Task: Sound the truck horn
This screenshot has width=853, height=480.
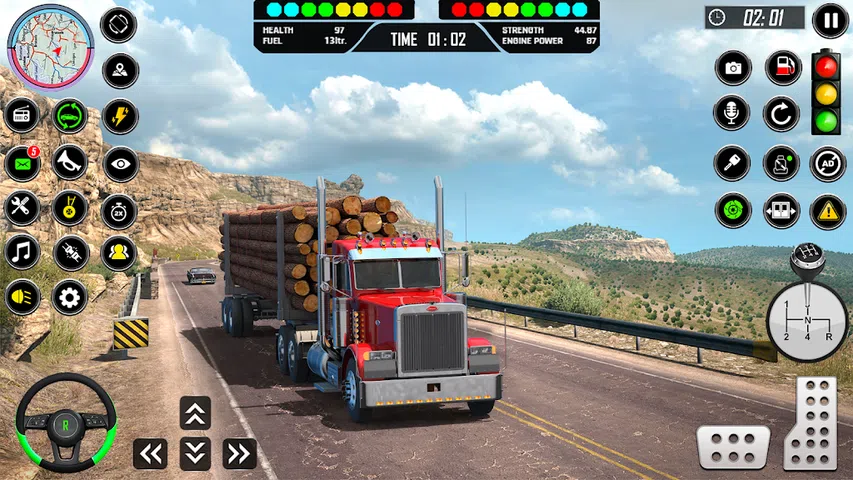Action: pyautogui.click(x=69, y=163)
